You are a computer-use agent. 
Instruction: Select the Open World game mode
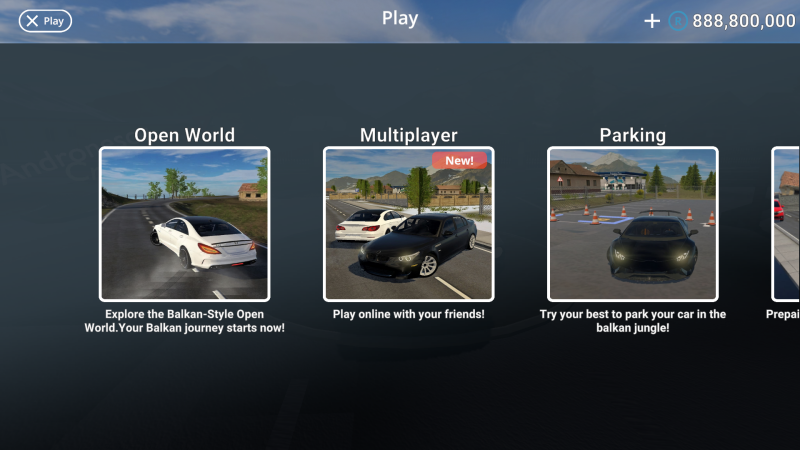[184, 224]
